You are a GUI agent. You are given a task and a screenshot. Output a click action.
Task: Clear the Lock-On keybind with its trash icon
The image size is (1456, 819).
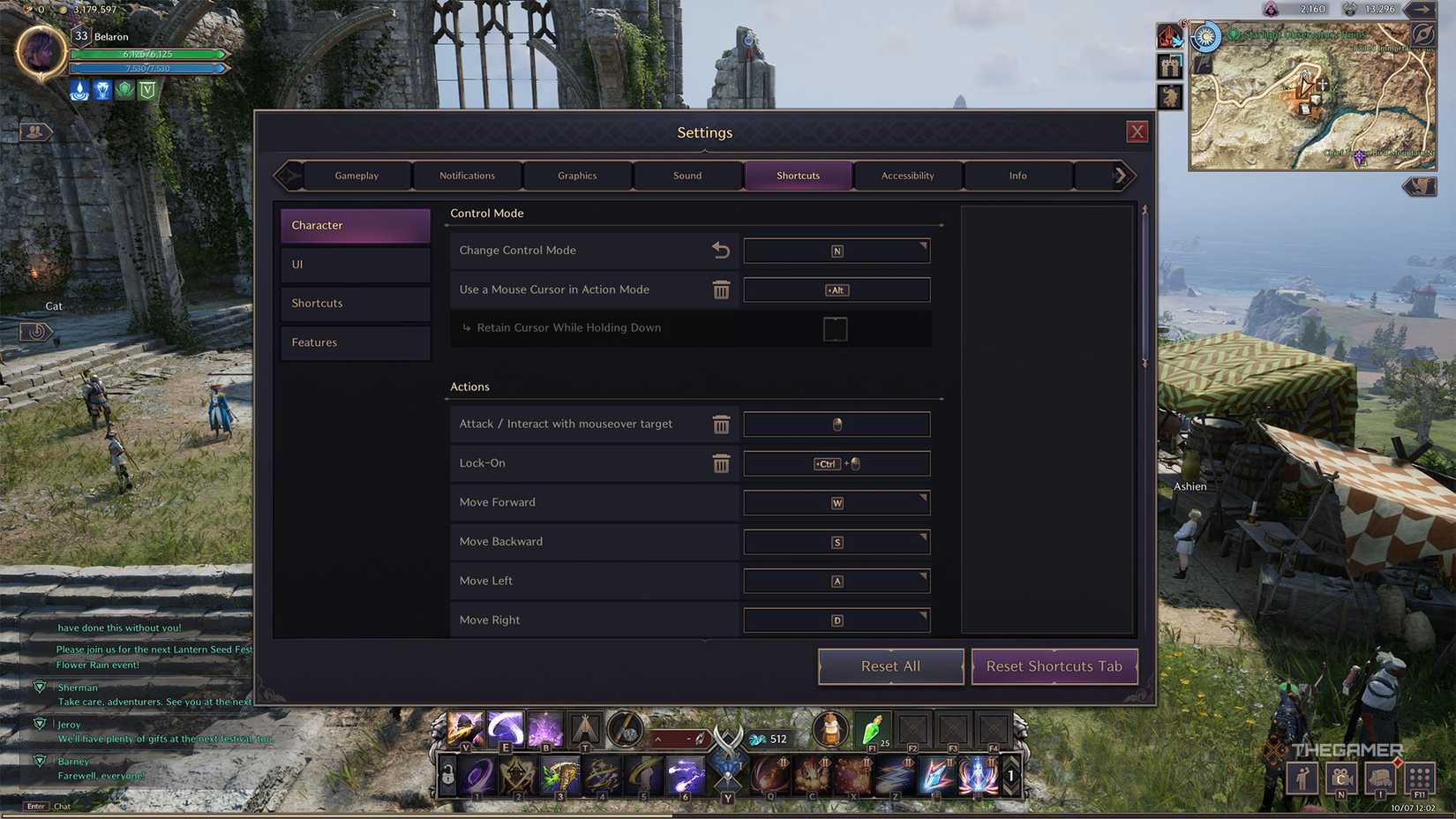point(722,463)
